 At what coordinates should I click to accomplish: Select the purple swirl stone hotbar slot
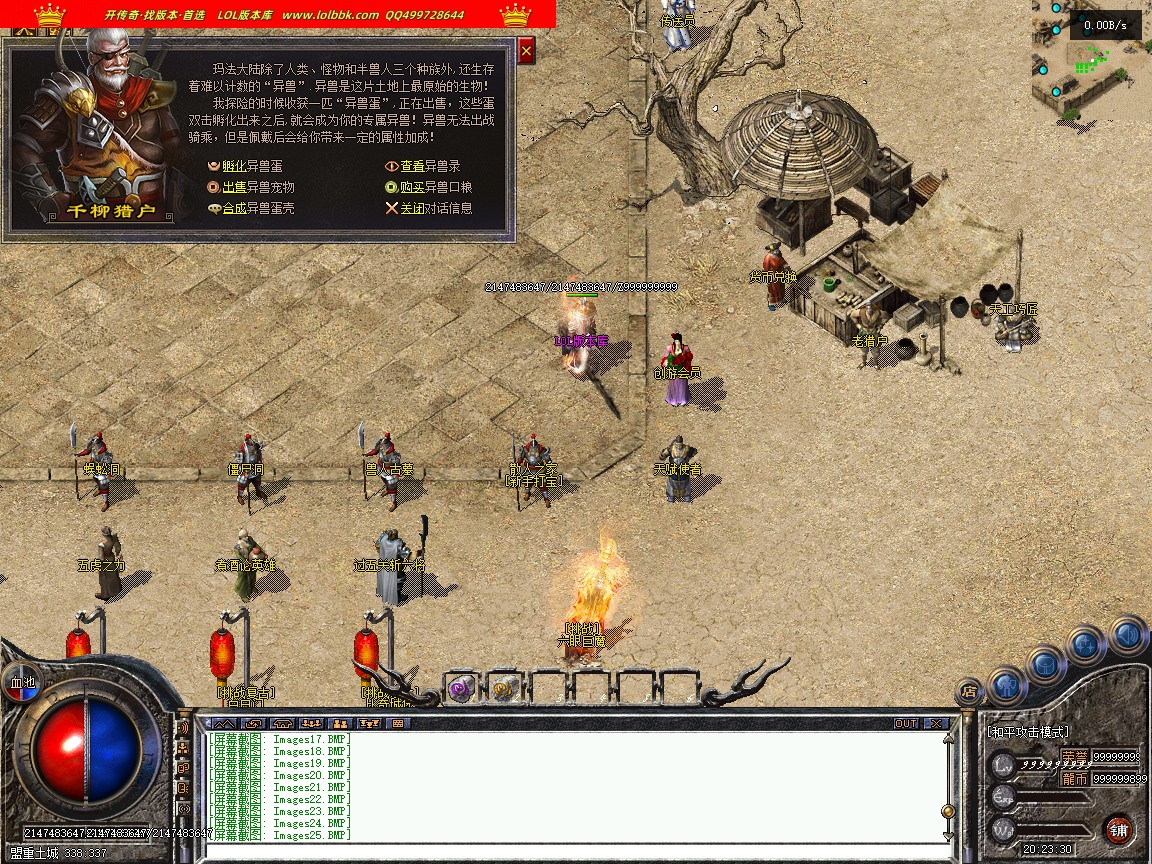click(x=460, y=687)
